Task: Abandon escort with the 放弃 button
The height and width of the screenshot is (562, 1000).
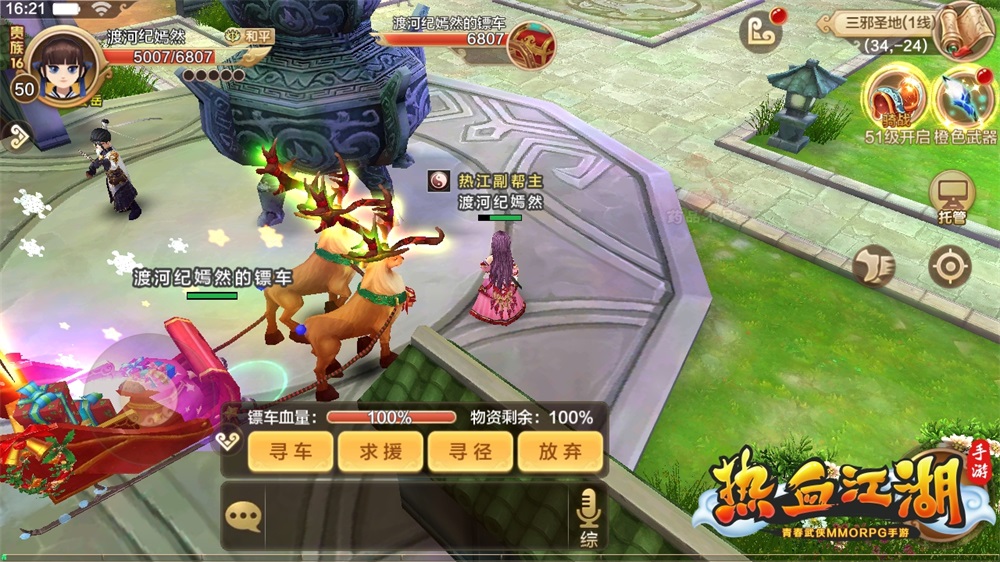Action: [560, 452]
